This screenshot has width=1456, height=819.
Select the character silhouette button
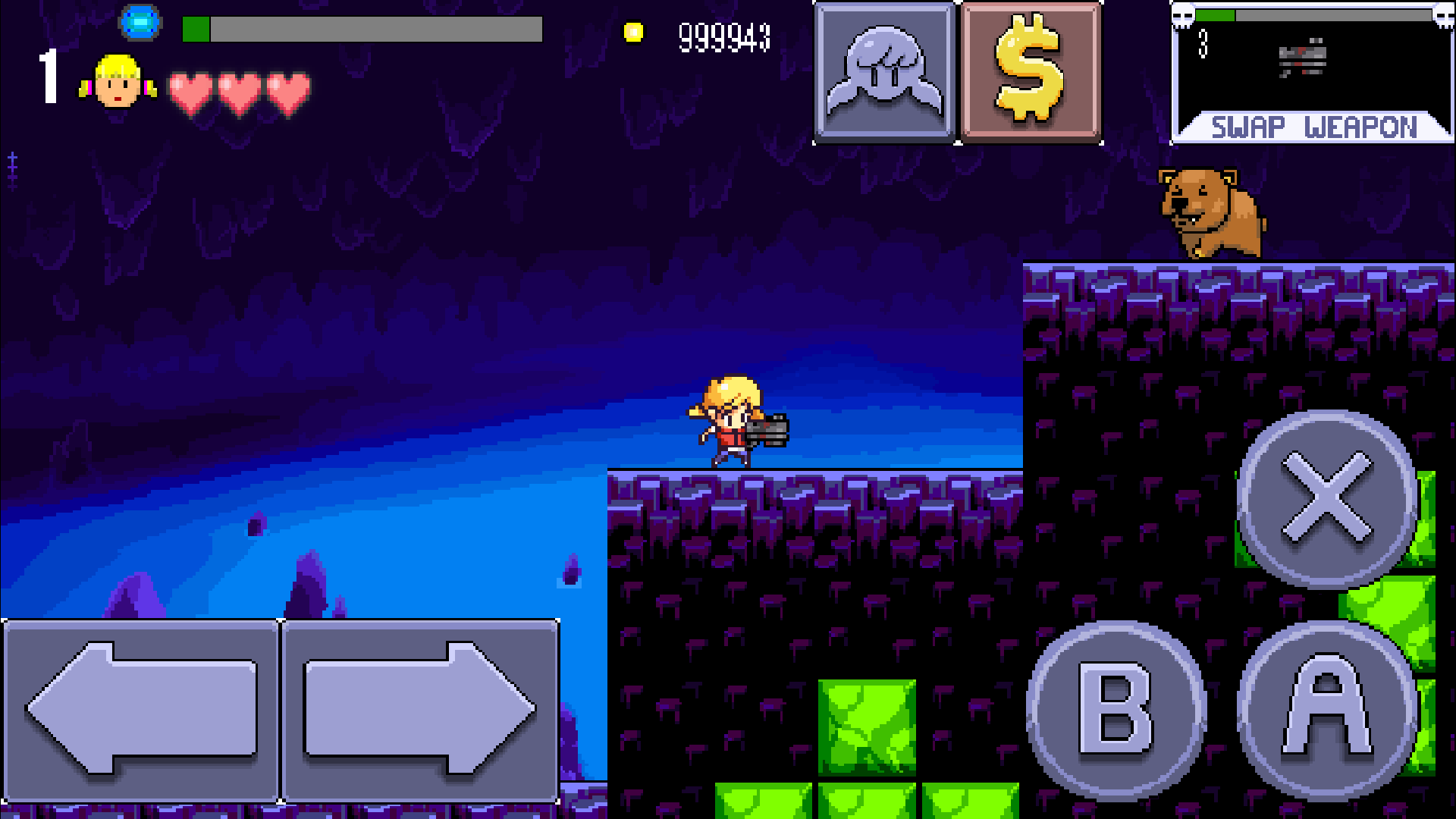pyautogui.click(x=884, y=71)
